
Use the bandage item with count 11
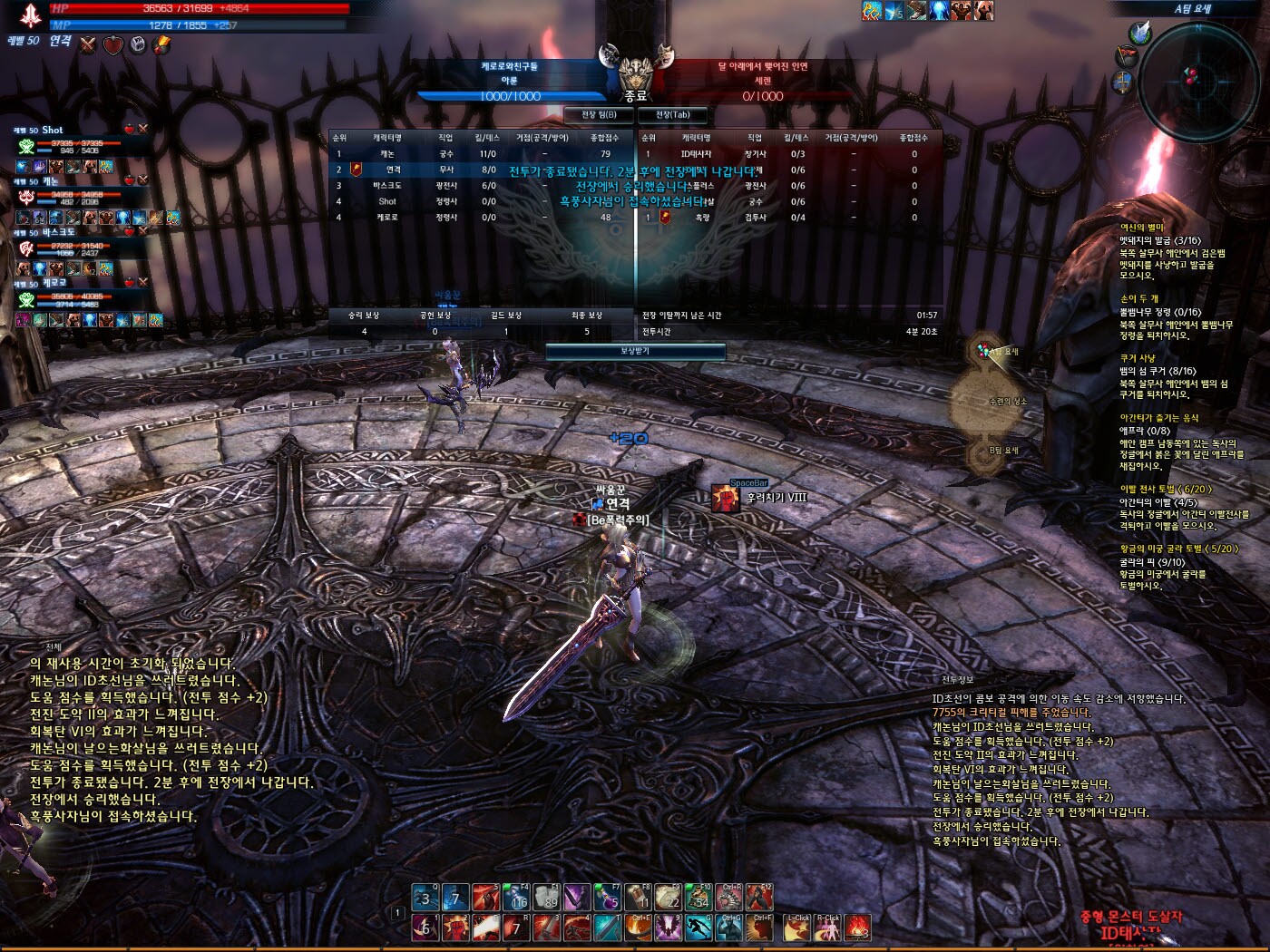638,898
